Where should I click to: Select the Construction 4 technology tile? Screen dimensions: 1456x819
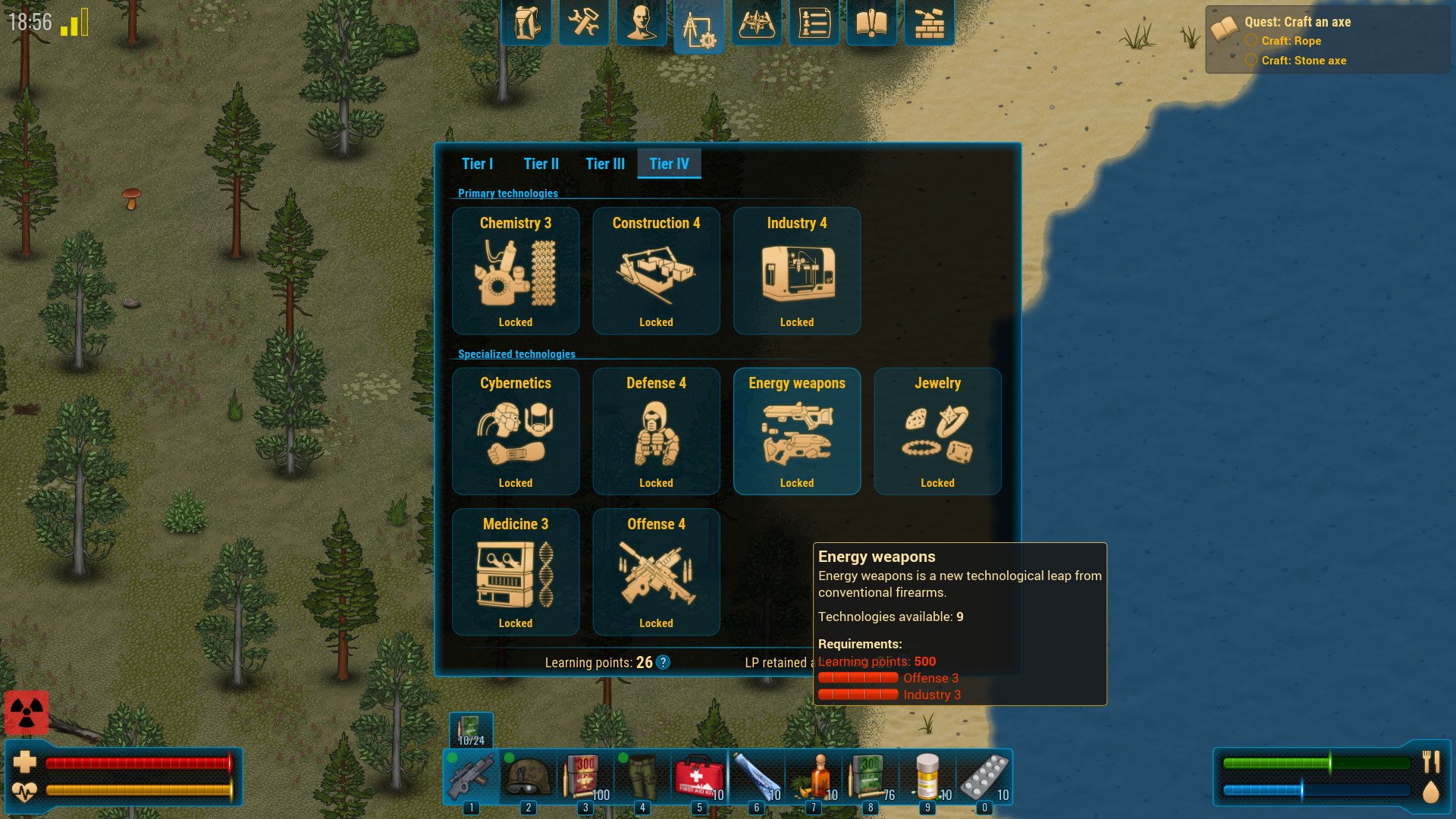(656, 271)
